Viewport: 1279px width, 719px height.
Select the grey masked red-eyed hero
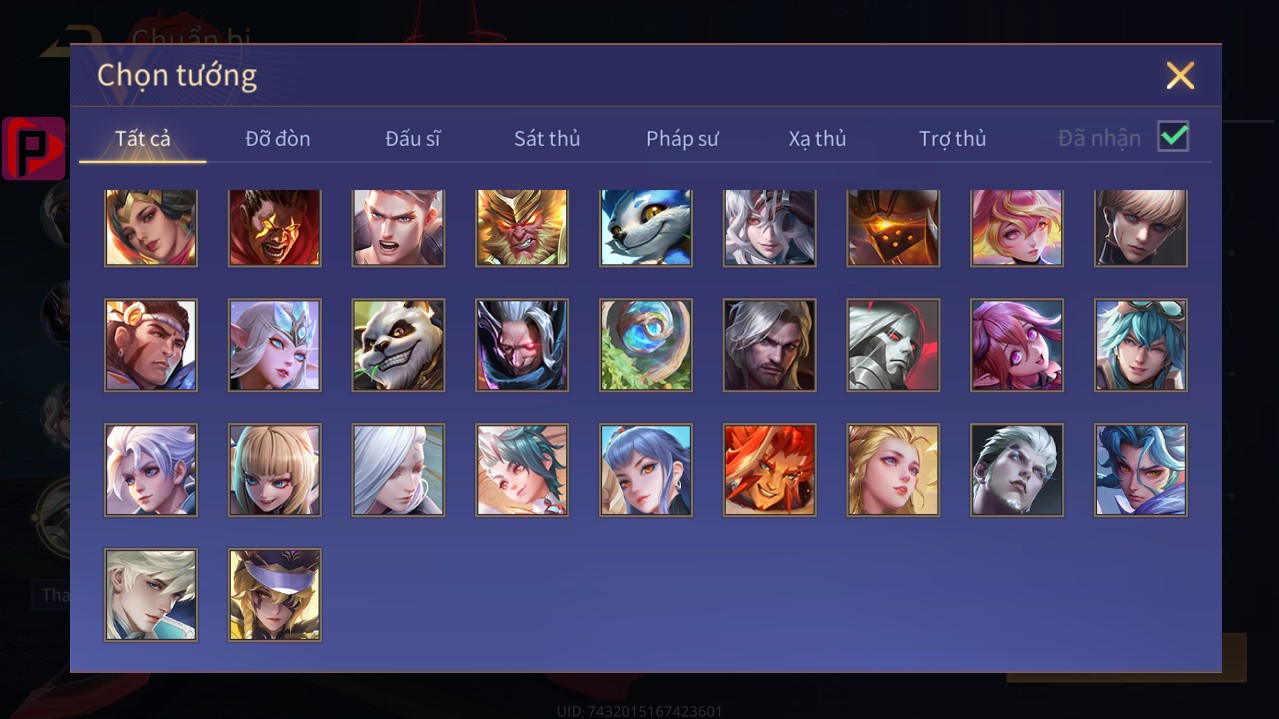[x=893, y=345]
